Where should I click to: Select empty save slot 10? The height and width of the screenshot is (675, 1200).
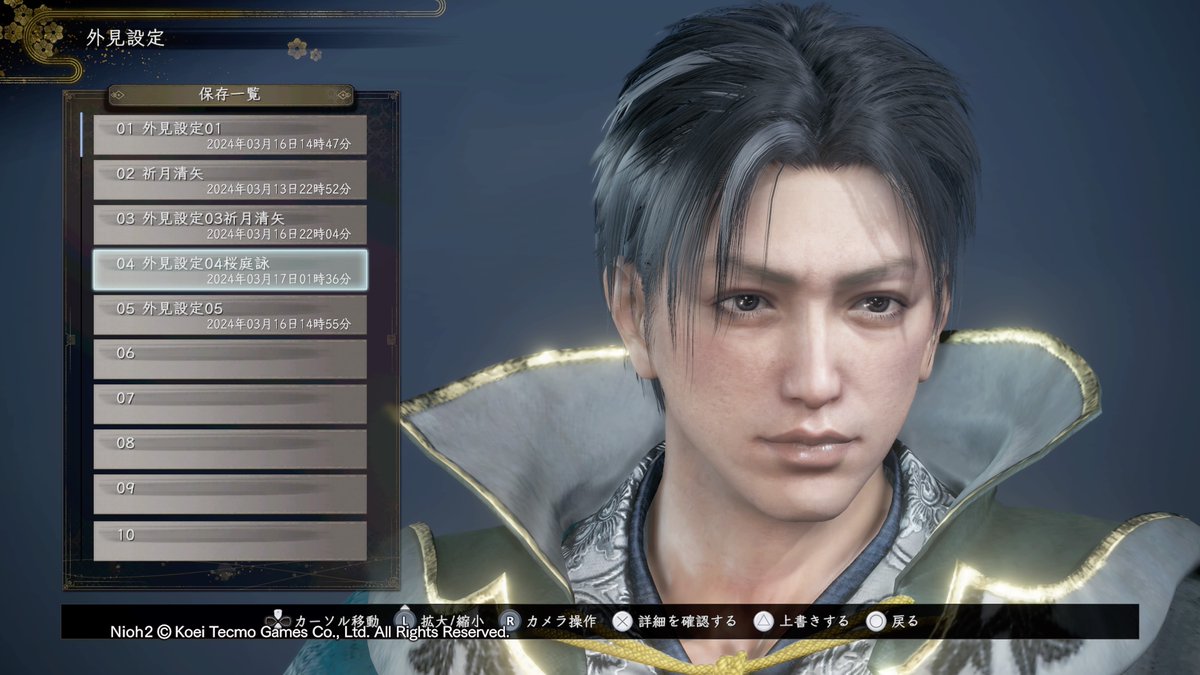point(230,540)
